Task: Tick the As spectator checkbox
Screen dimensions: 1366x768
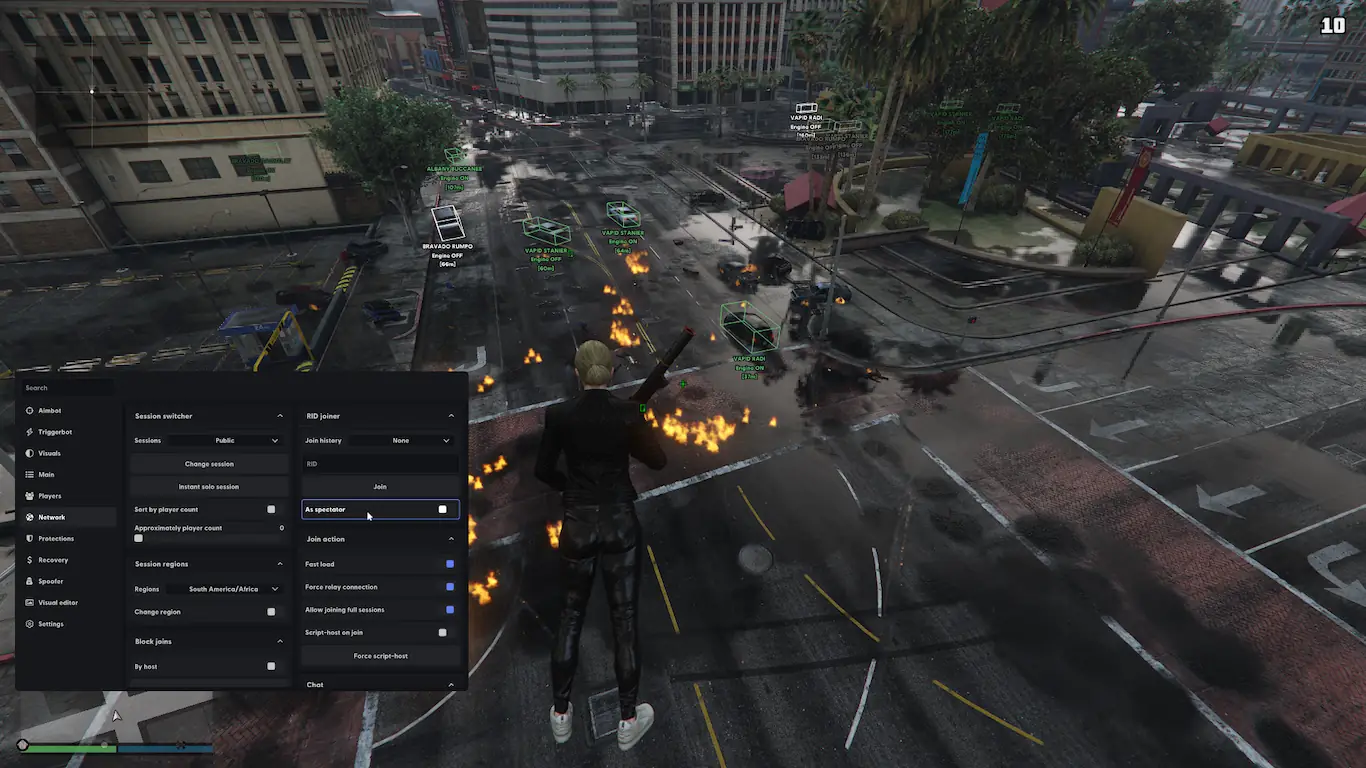Action: coord(442,510)
